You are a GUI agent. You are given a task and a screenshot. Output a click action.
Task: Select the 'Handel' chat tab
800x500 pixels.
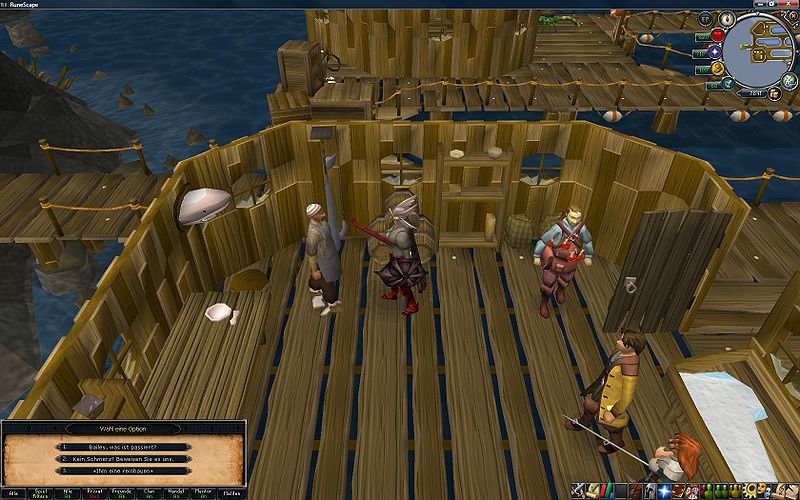pos(177,493)
